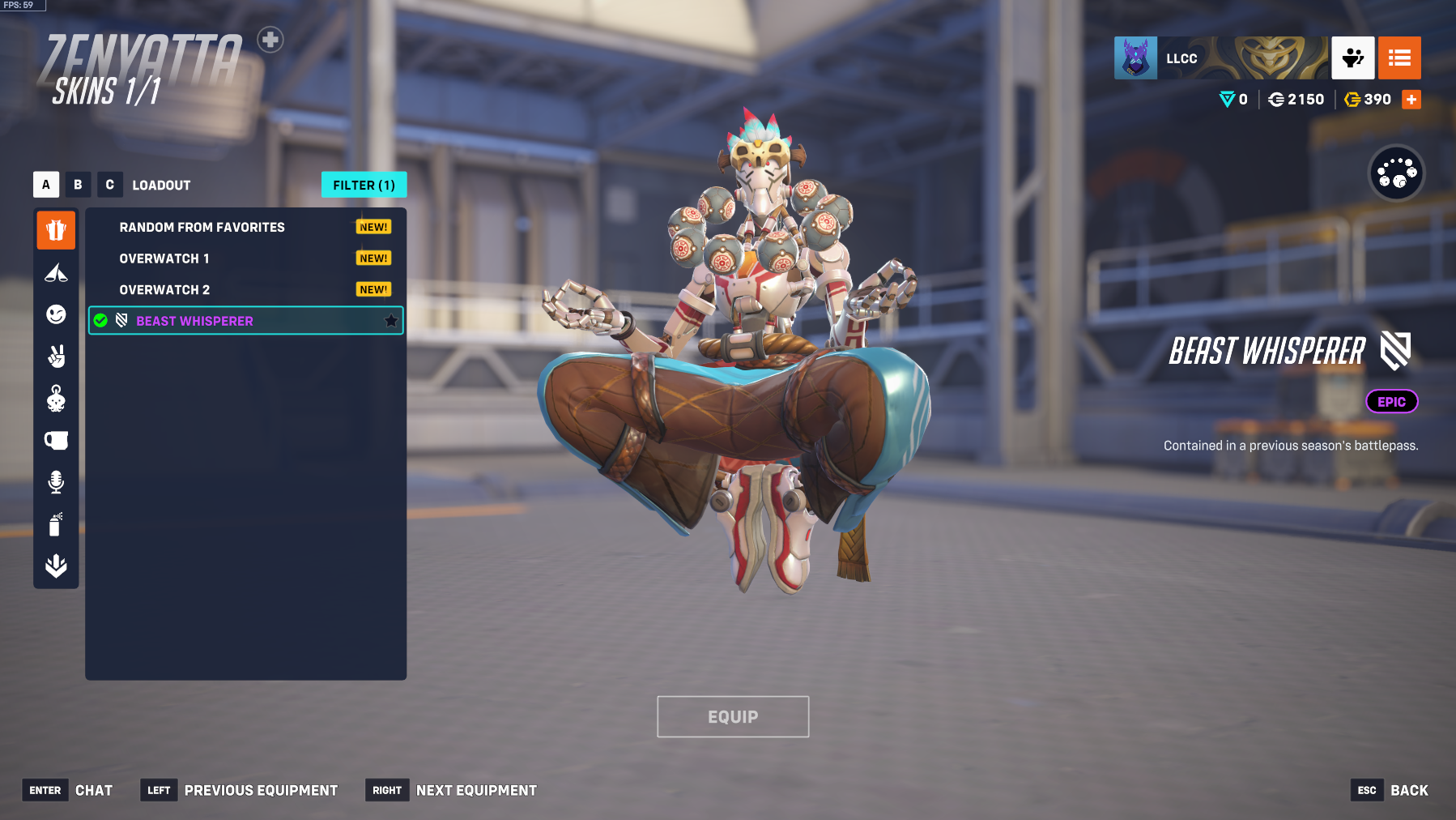The width and height of the screenshot is (1456, 820).
Task: Select the Overwatch 1 skin
Action: [x=164, y=258]
